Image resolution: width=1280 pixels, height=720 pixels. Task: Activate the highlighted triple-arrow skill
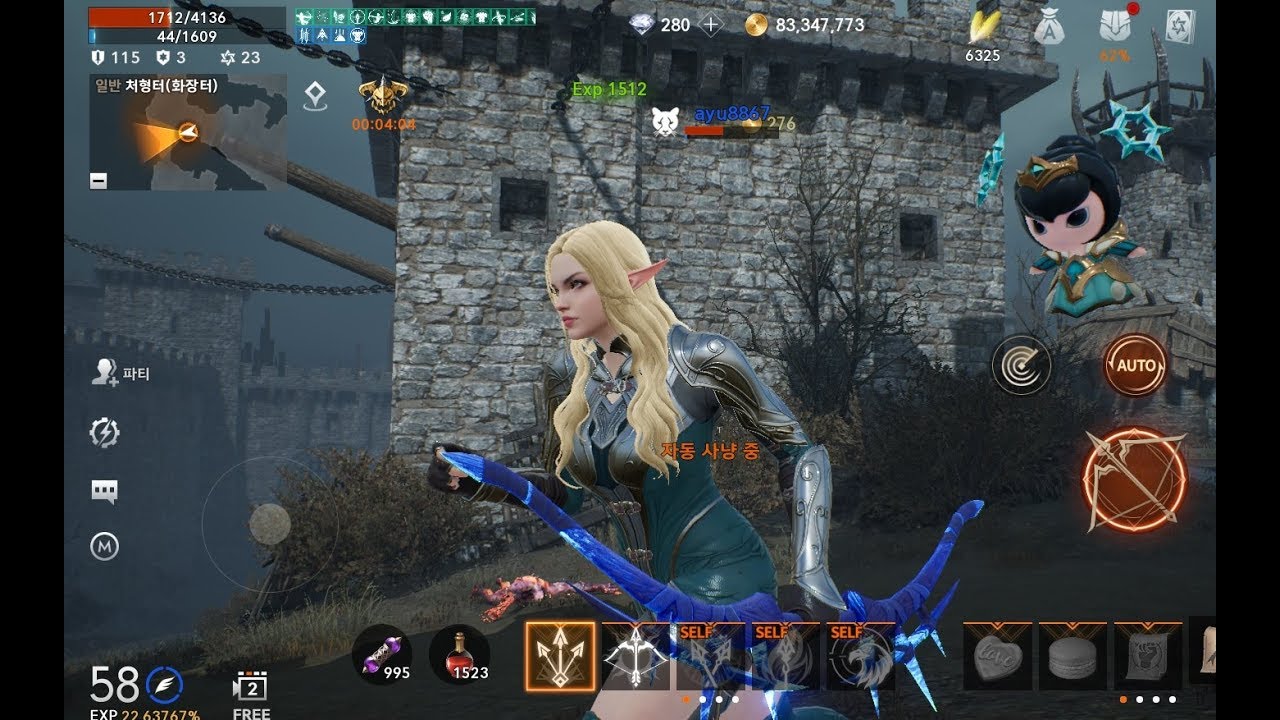(x=560, y=656)
